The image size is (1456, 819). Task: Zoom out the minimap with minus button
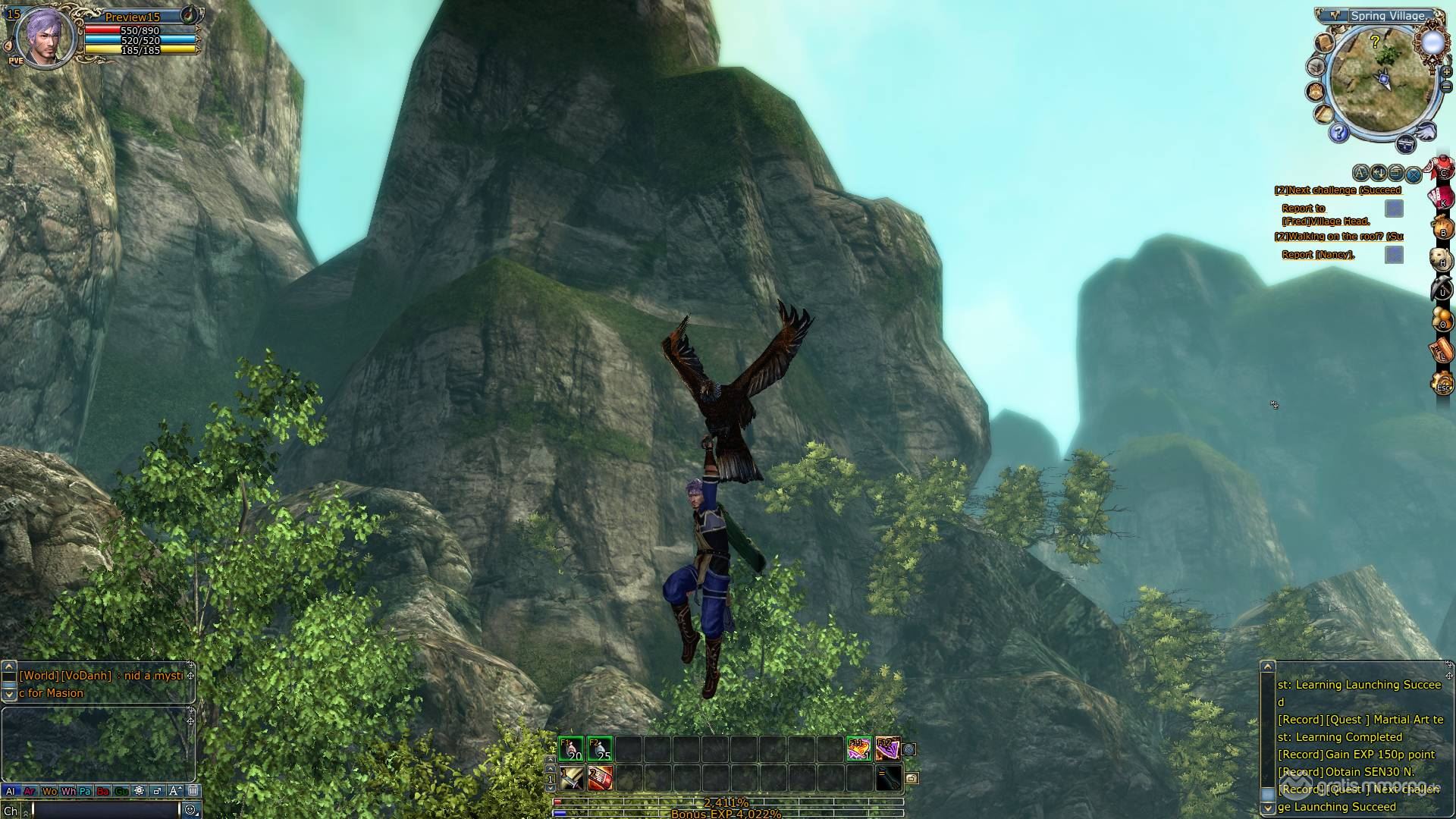click(x=1446, y=86)
